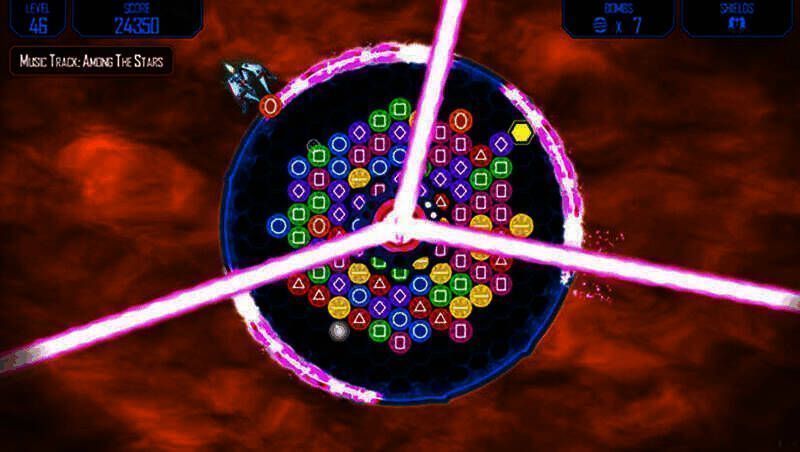This screenshot has height=452, width=800.
Task: Select the Shields indicator icon
Action: point(739,25)
